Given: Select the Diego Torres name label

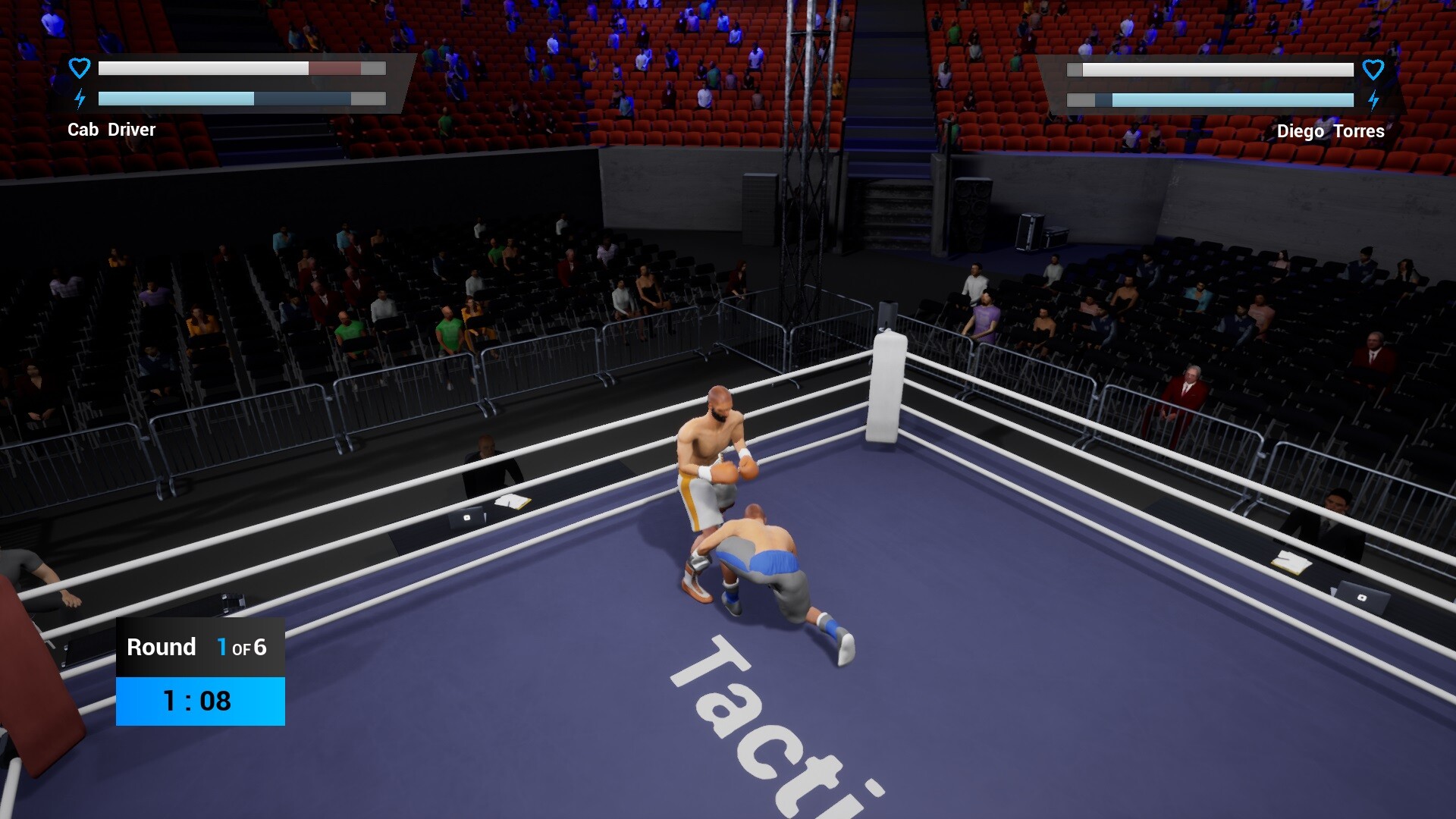Looking at the screenshot, I should (x=1332, y=130).
